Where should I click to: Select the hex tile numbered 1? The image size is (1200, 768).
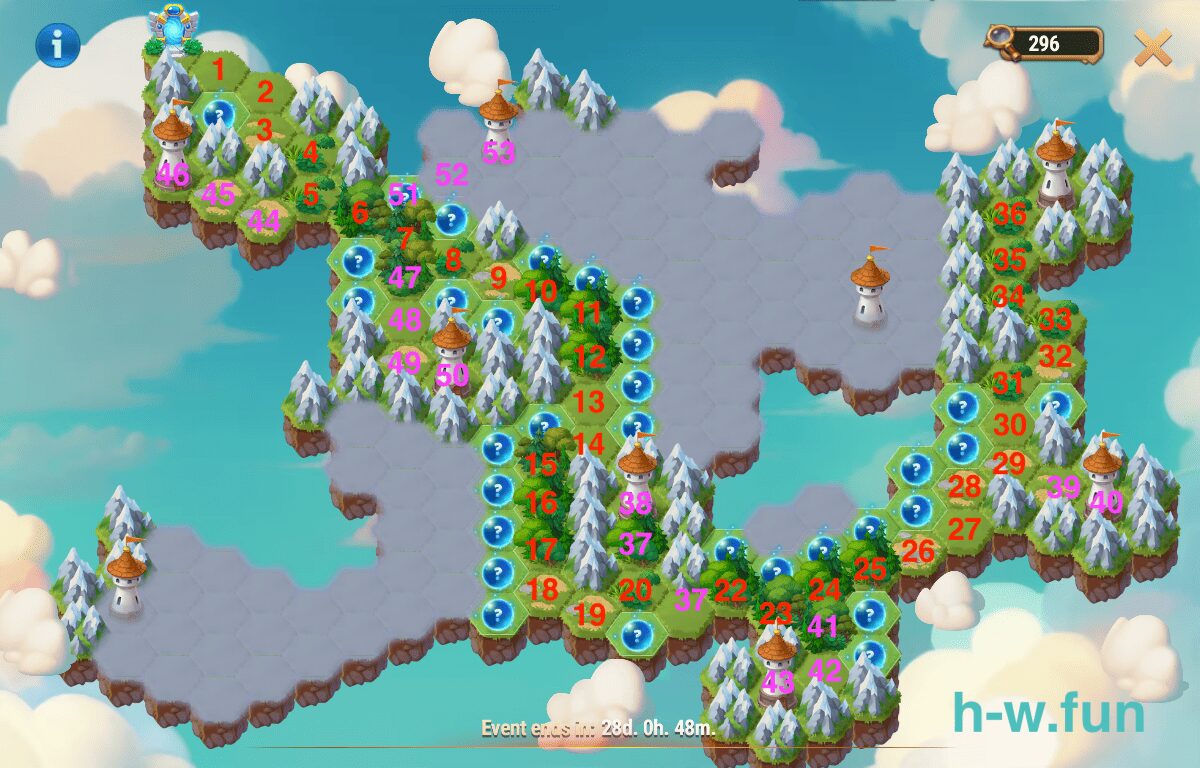point(219,70)
